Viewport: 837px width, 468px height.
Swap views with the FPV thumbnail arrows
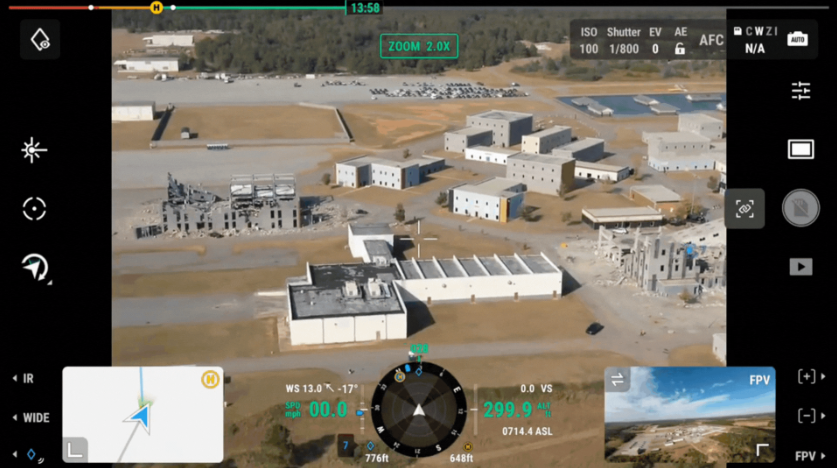[x=618, y=379]
